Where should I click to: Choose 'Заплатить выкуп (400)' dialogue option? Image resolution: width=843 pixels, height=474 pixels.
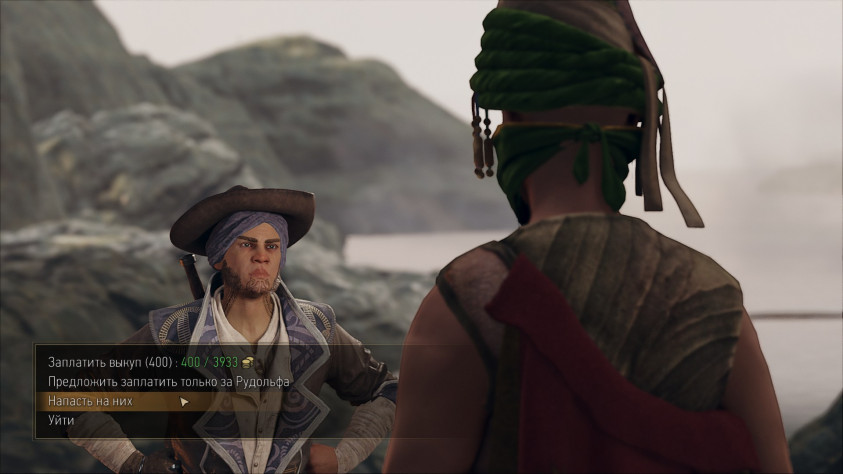(110, 361)
